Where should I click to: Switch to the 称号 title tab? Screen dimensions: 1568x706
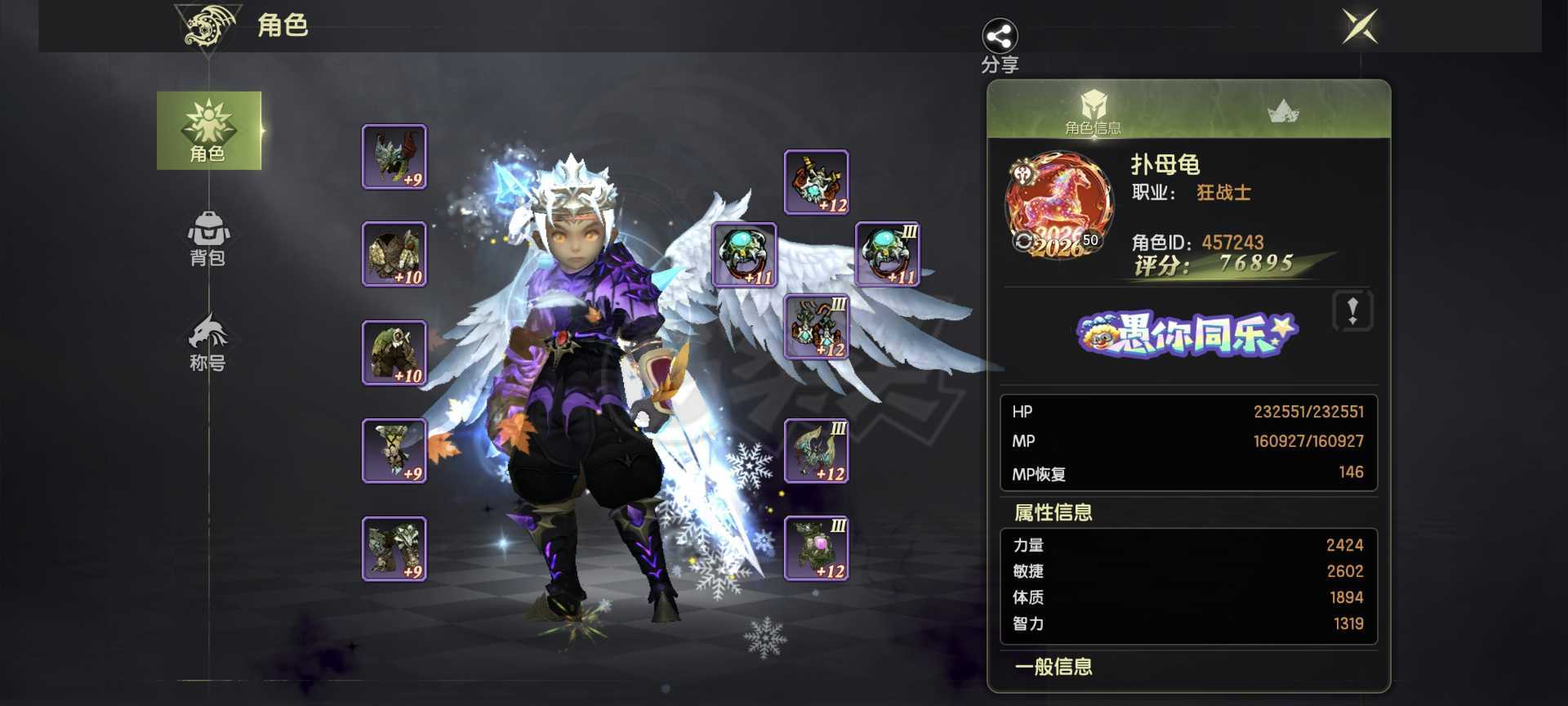tap(208, 343)
